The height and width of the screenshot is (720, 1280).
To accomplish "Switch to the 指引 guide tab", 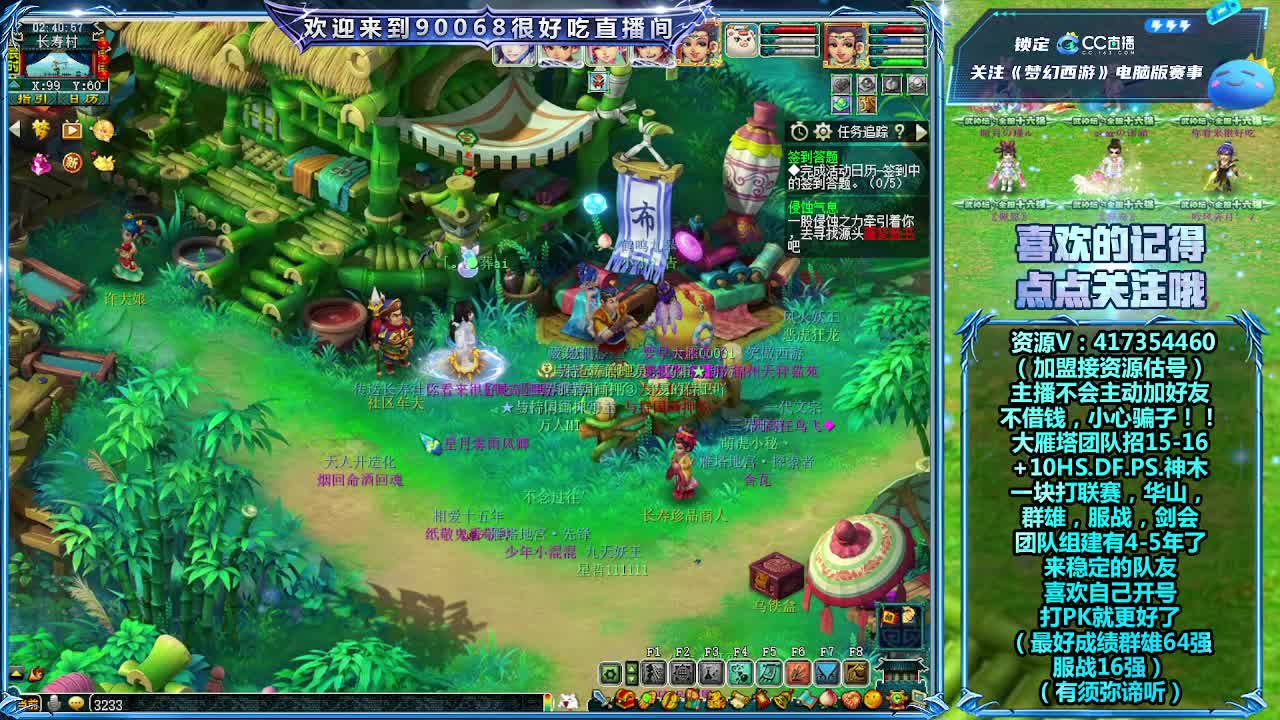I will 33,99.
